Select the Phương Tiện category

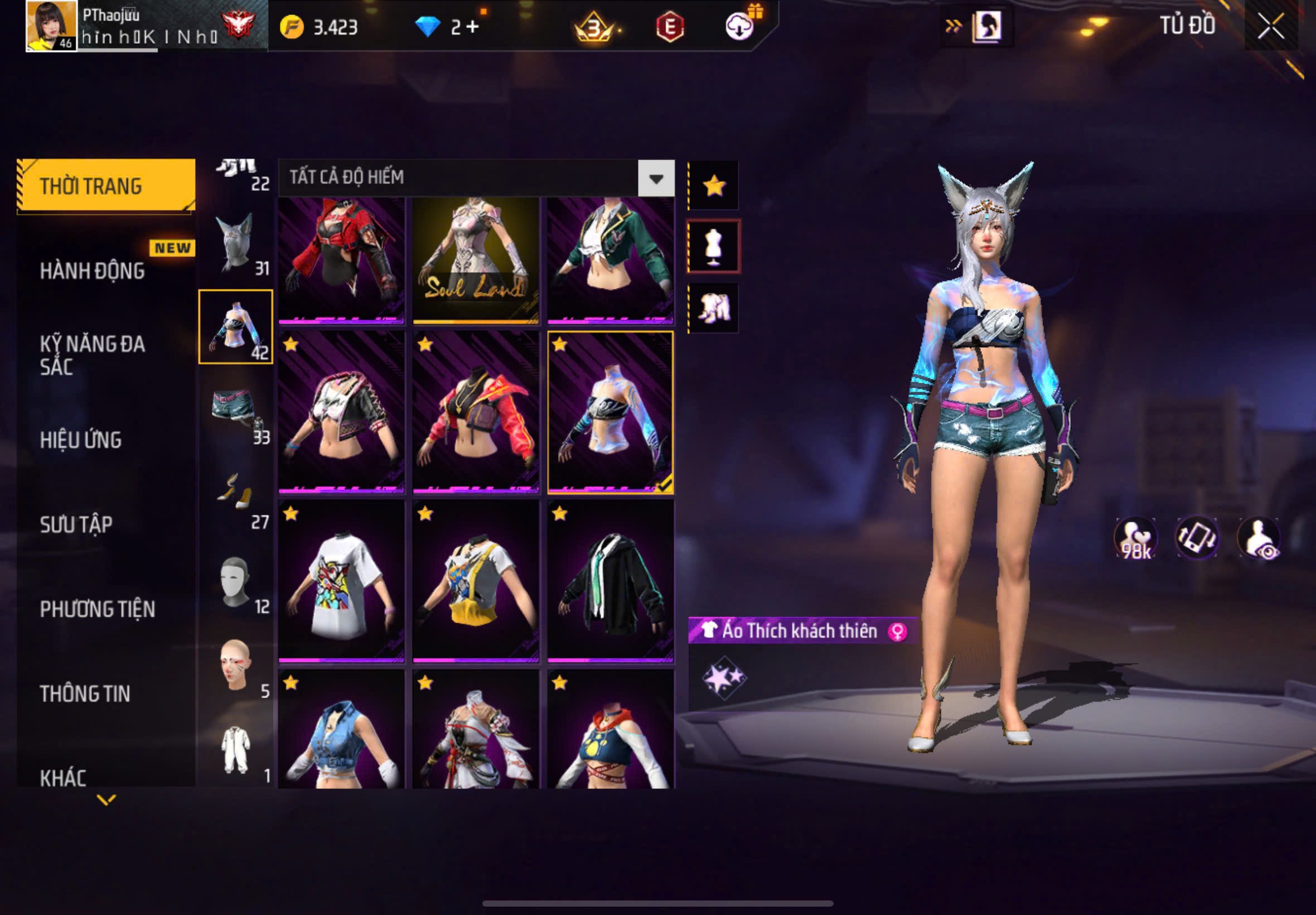[98, 609]
